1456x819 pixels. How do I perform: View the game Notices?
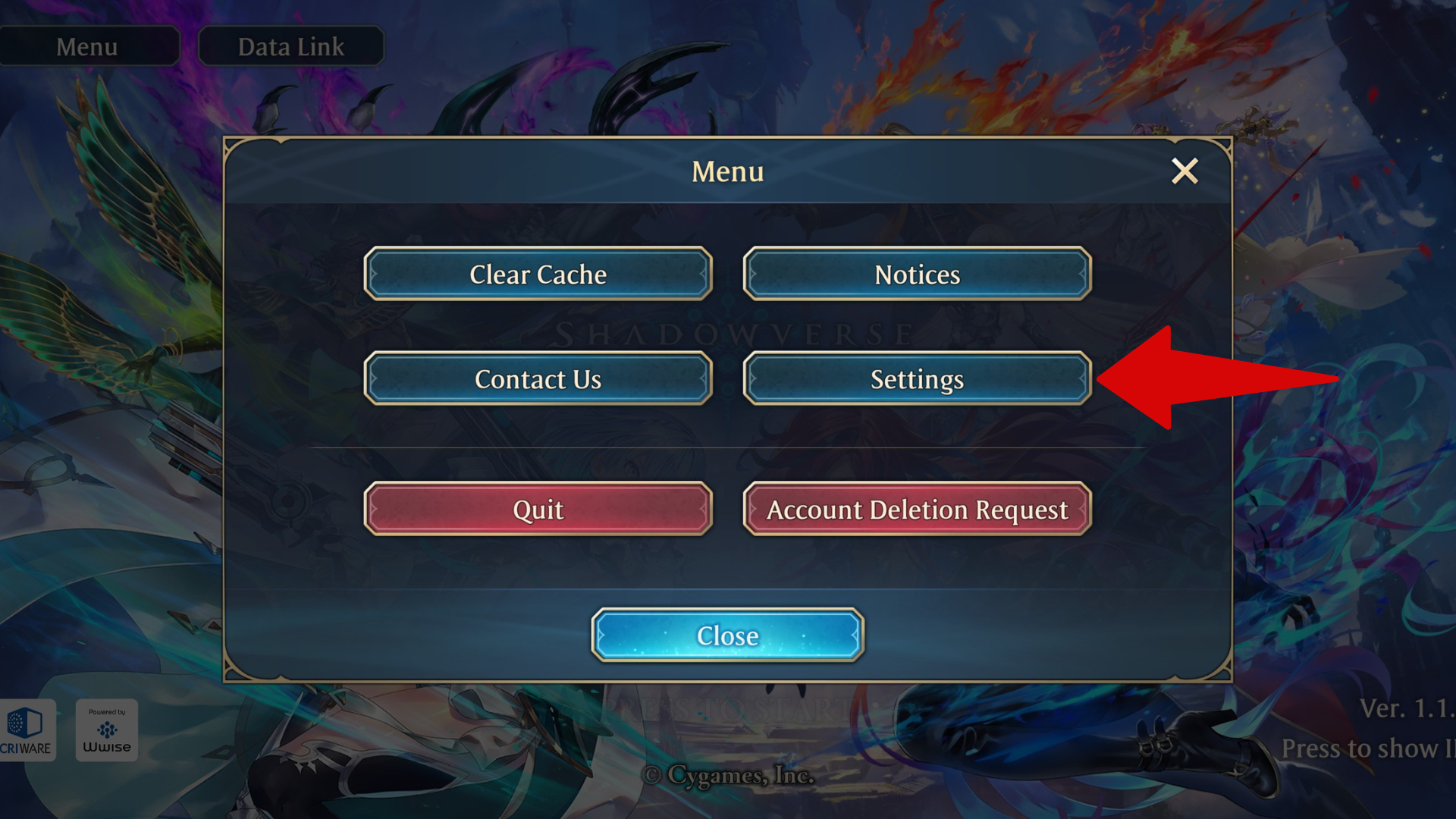(x=916, y=275)
